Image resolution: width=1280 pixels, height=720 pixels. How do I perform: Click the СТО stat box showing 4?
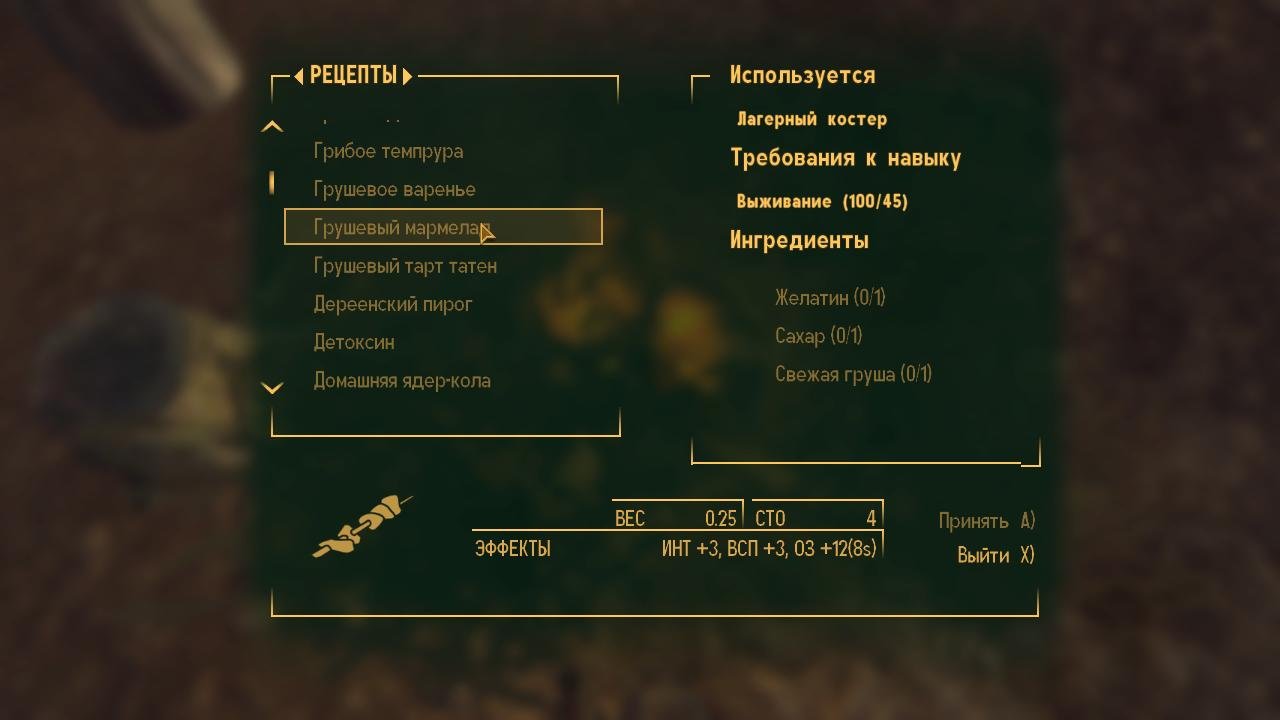coord(817,518)
